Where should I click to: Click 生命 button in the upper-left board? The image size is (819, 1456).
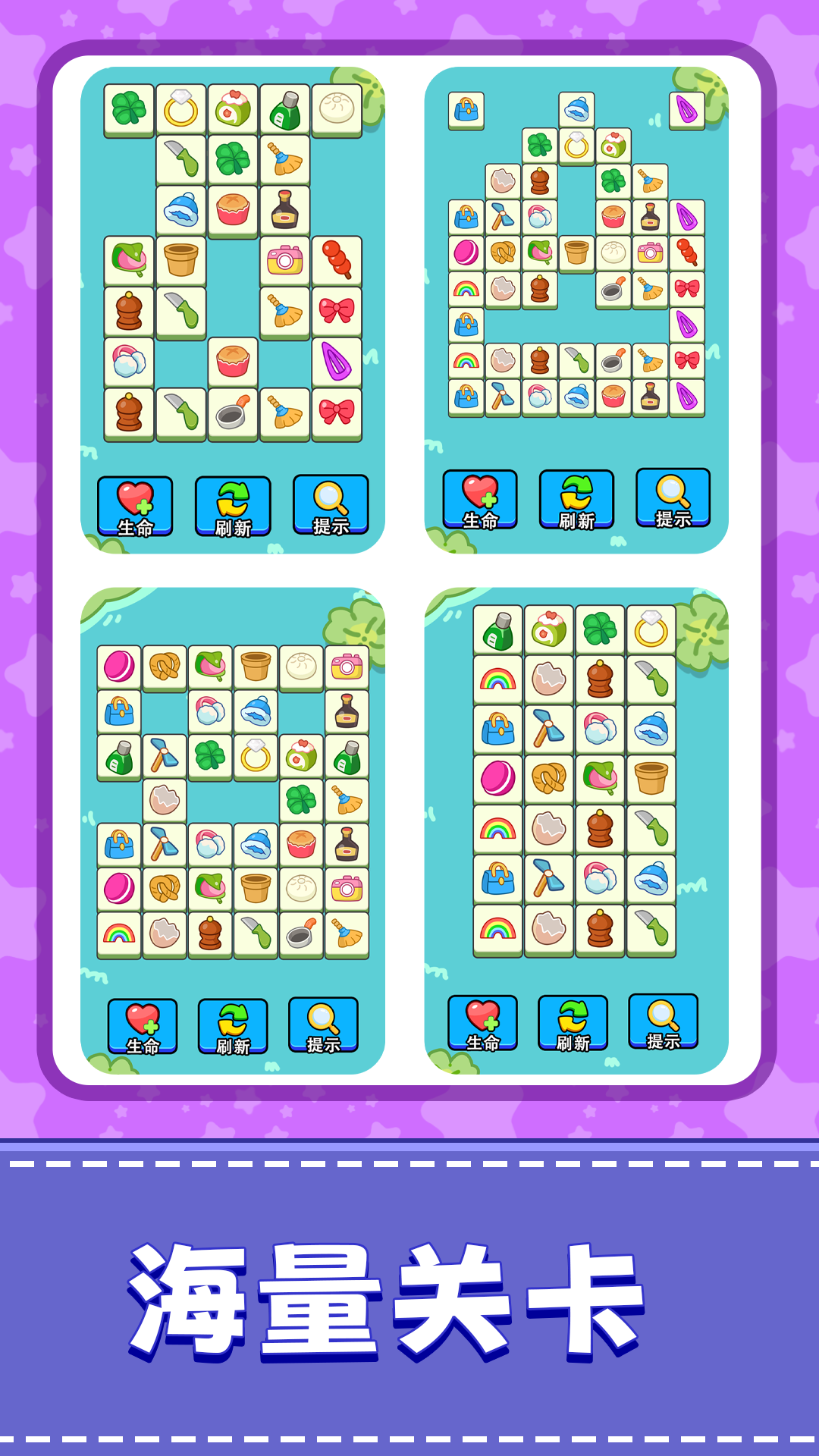click(135, 507)
